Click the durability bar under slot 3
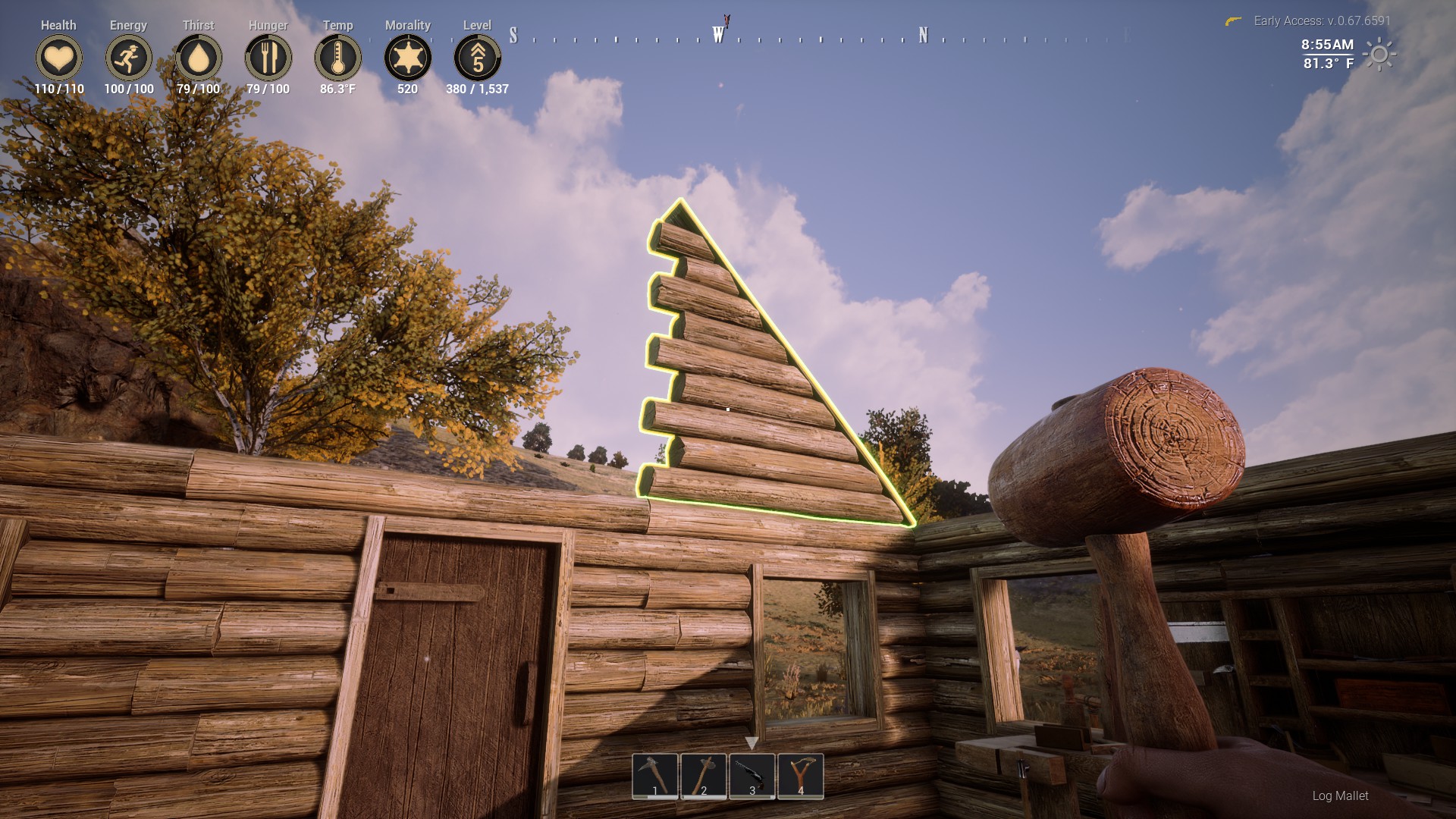1456x819 pixels. (x=752, y=797)
